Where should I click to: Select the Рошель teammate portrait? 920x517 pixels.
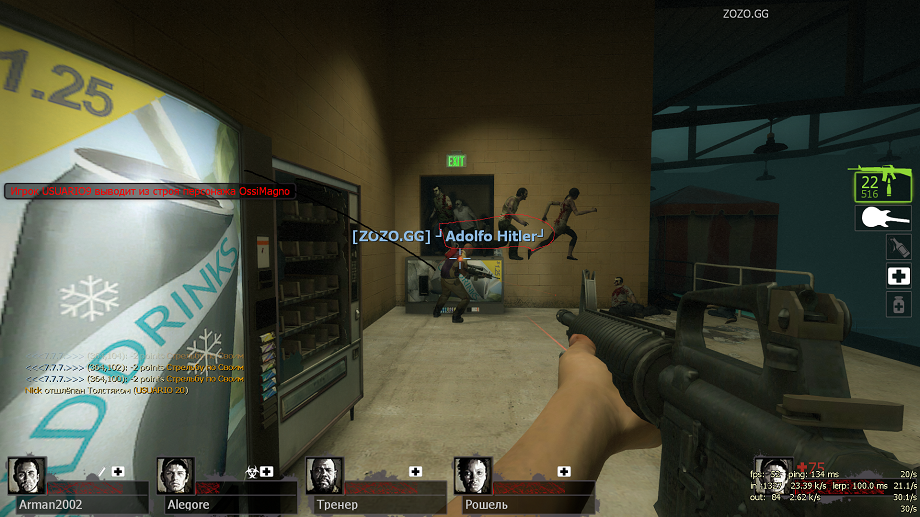pyautogui.click(x=473, y=476)
